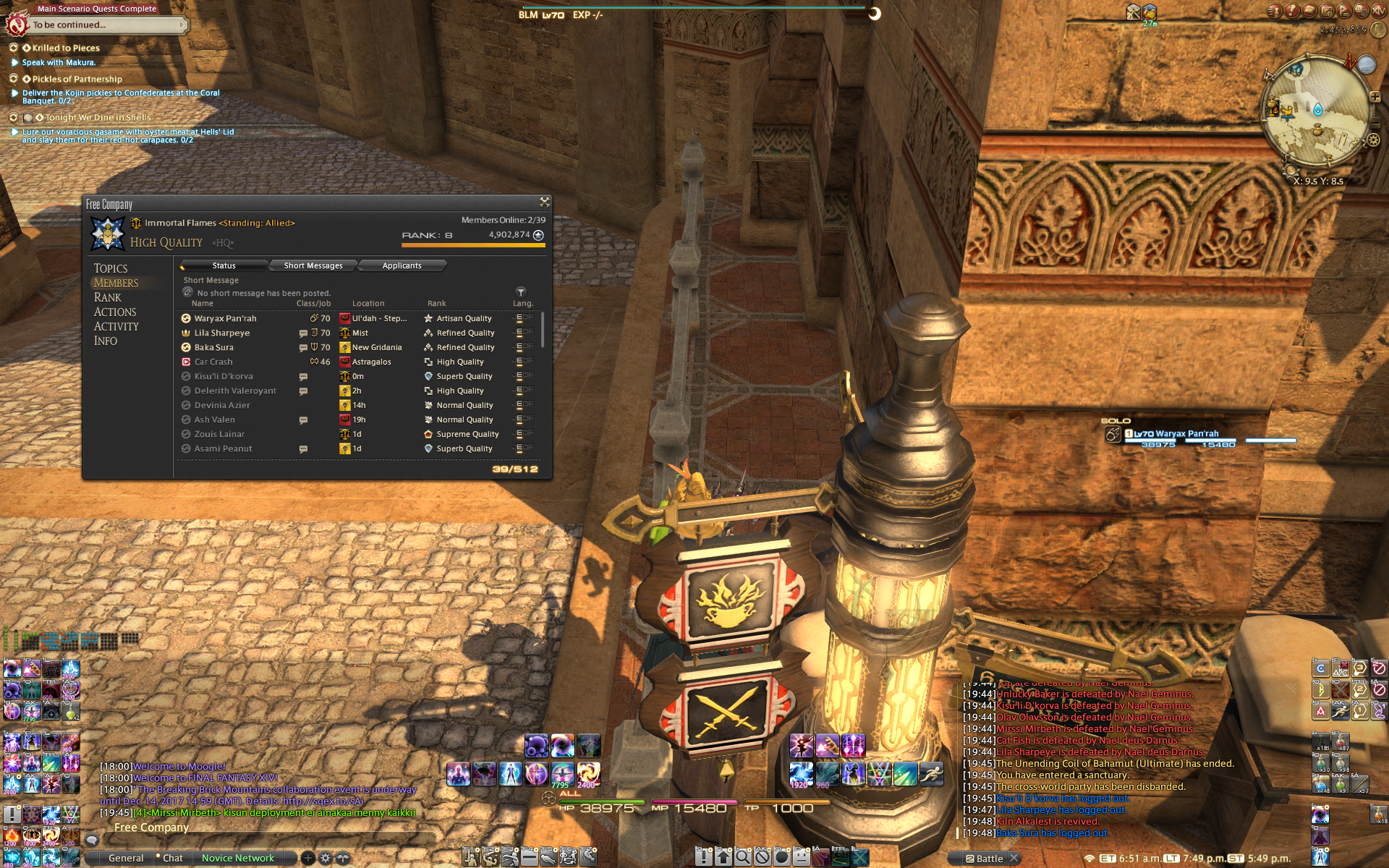Switch to the Applicants tab
Image resolution: width=1389 pixels, height=868 pixels.
click(x=402, y=265)
